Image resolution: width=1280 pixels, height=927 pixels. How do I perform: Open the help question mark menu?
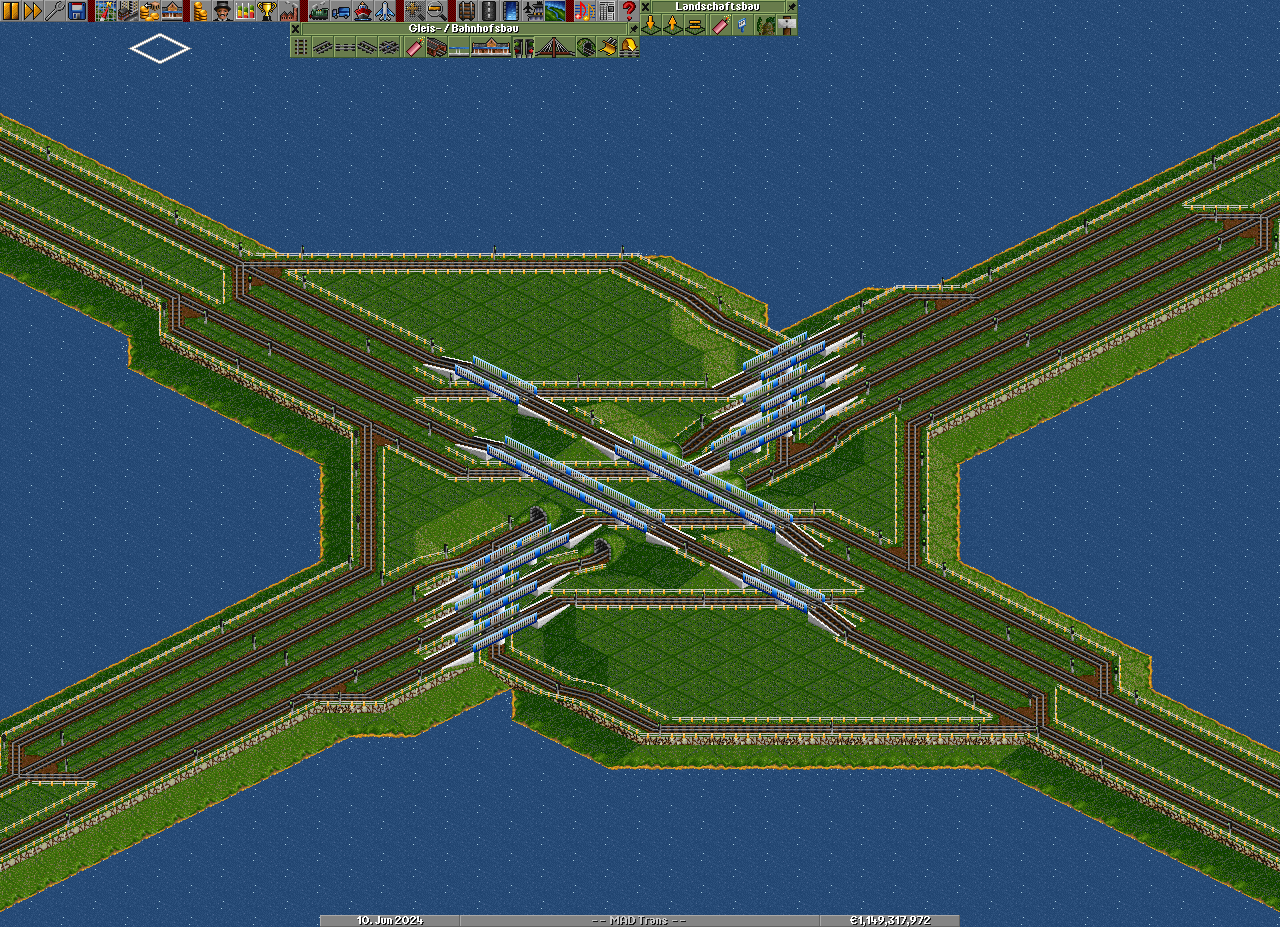(628, 11)
